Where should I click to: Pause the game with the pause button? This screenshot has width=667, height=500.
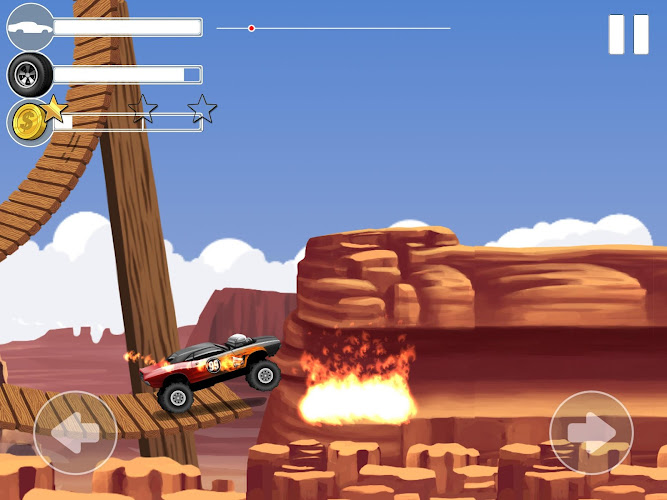click(x=629, y=34)
